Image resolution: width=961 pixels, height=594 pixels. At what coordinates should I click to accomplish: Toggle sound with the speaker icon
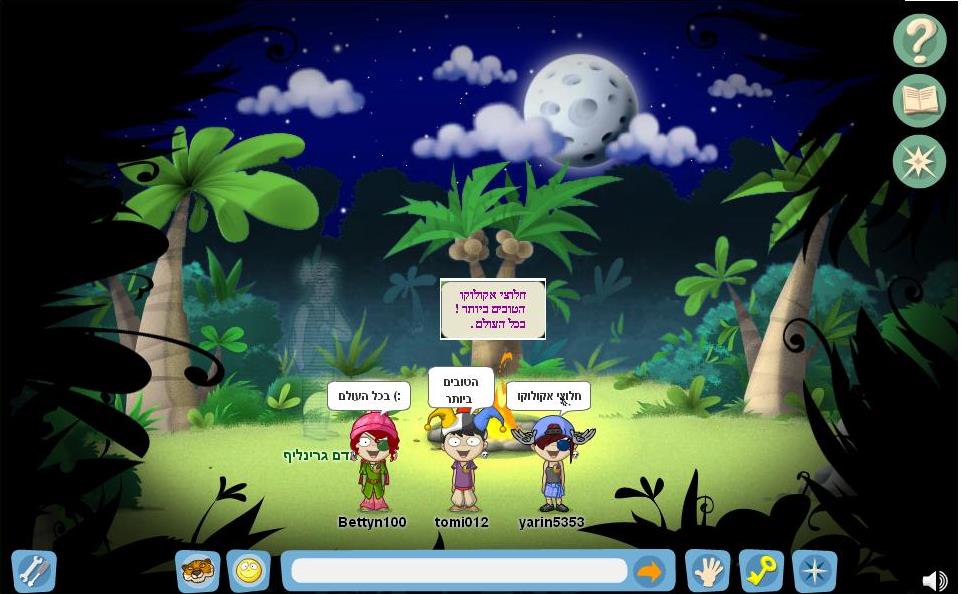(x=934, y=580)
